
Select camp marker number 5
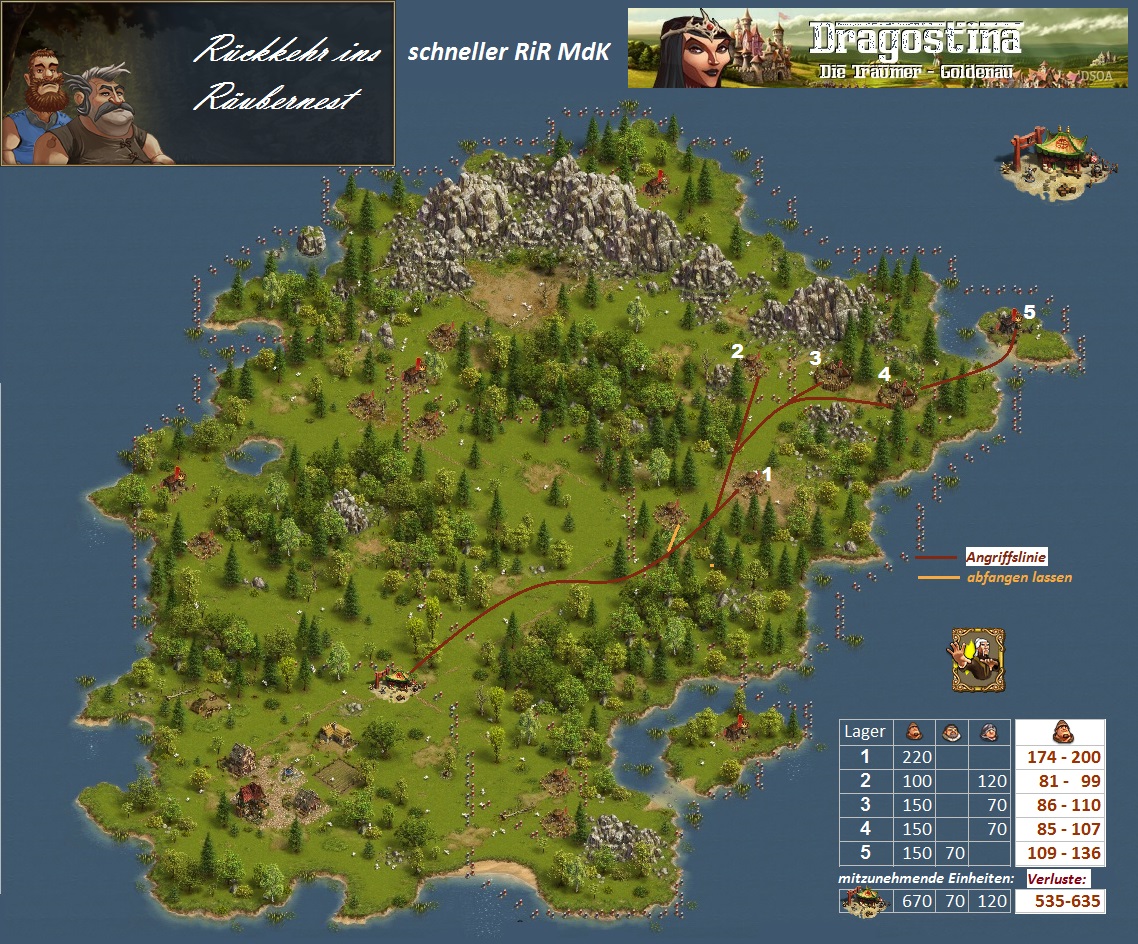(x=1029, y=312)
